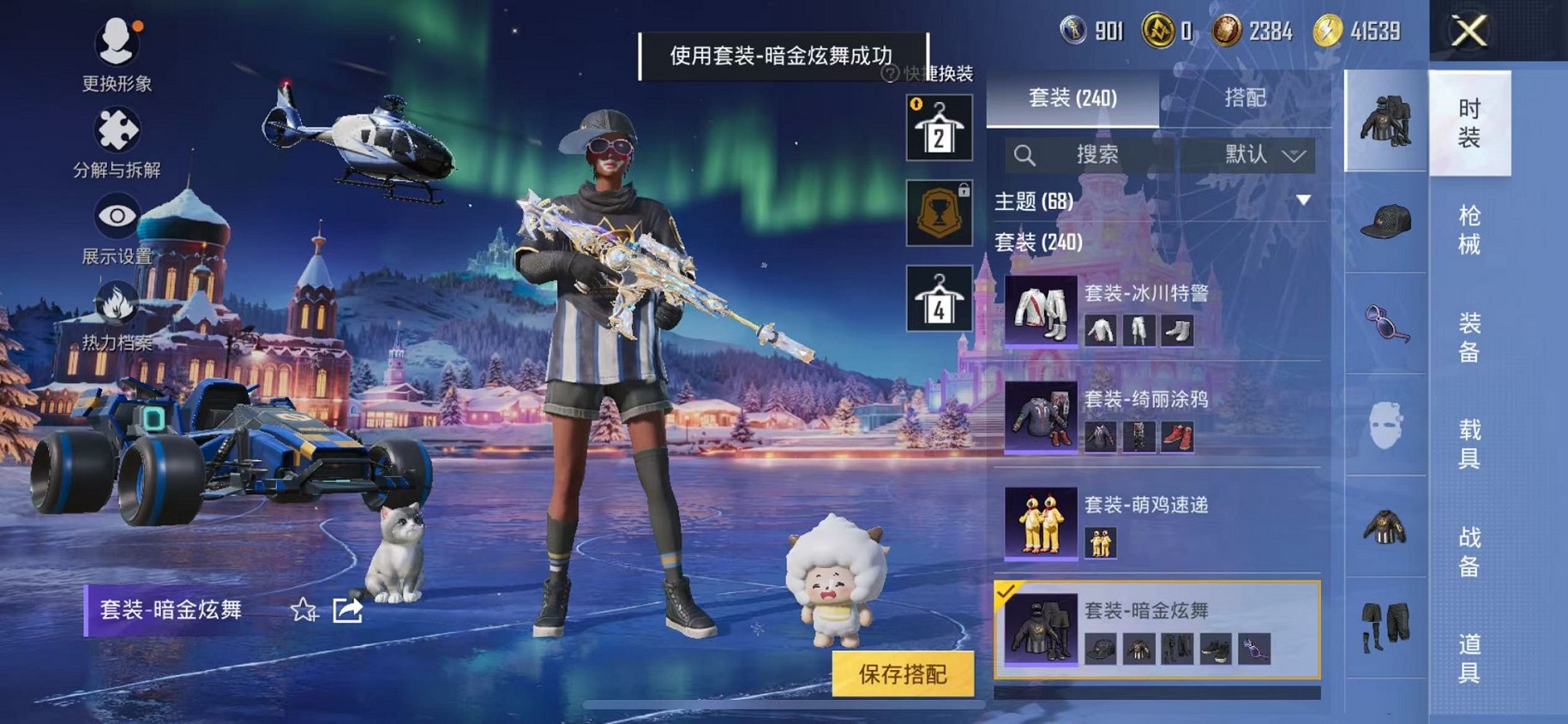Choose the 套装-萌鸡速递 outfit
1568x724 pixels.
[1157, 523]
